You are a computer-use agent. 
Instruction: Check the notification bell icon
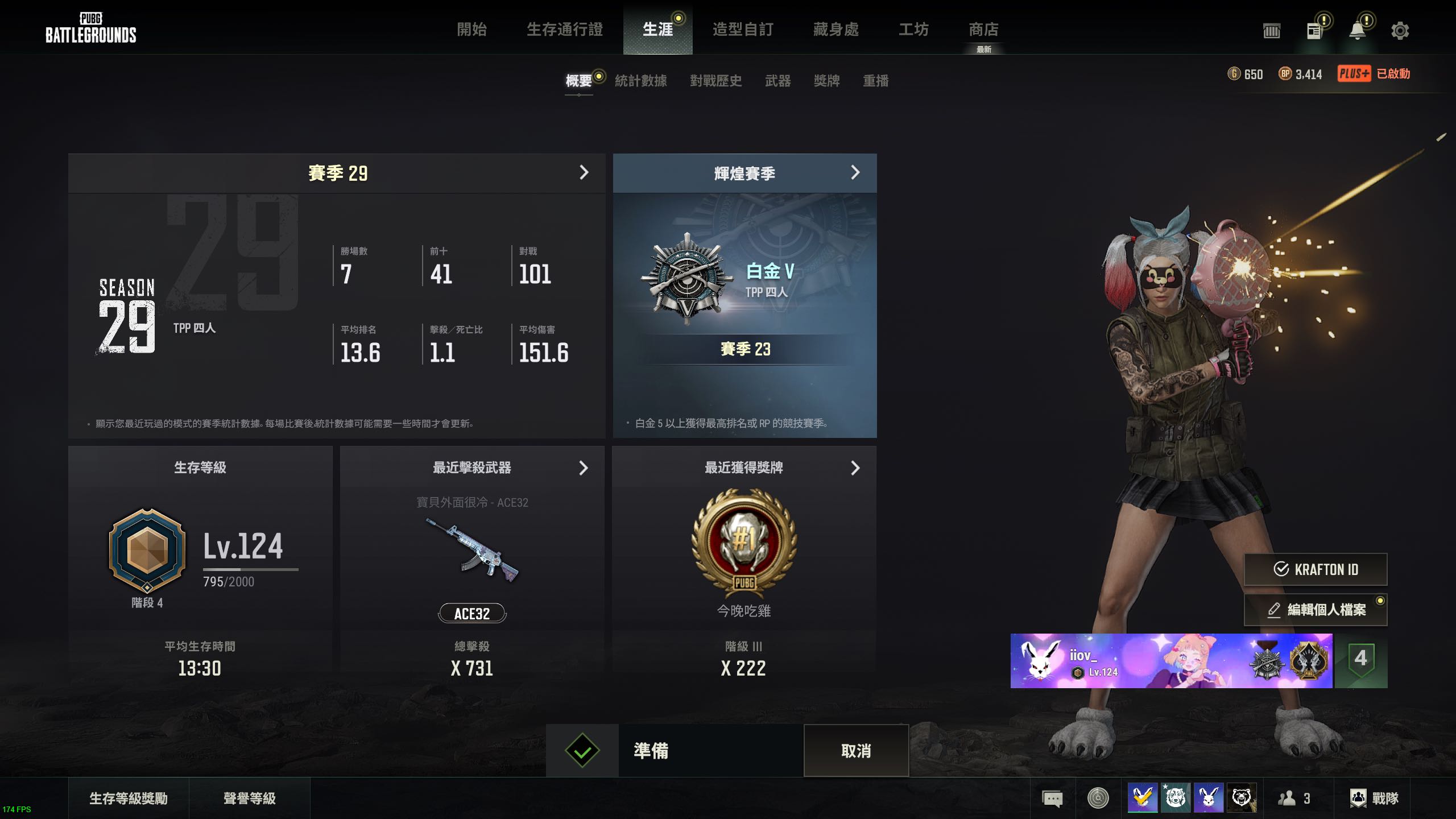click(x=1358, y=31)
